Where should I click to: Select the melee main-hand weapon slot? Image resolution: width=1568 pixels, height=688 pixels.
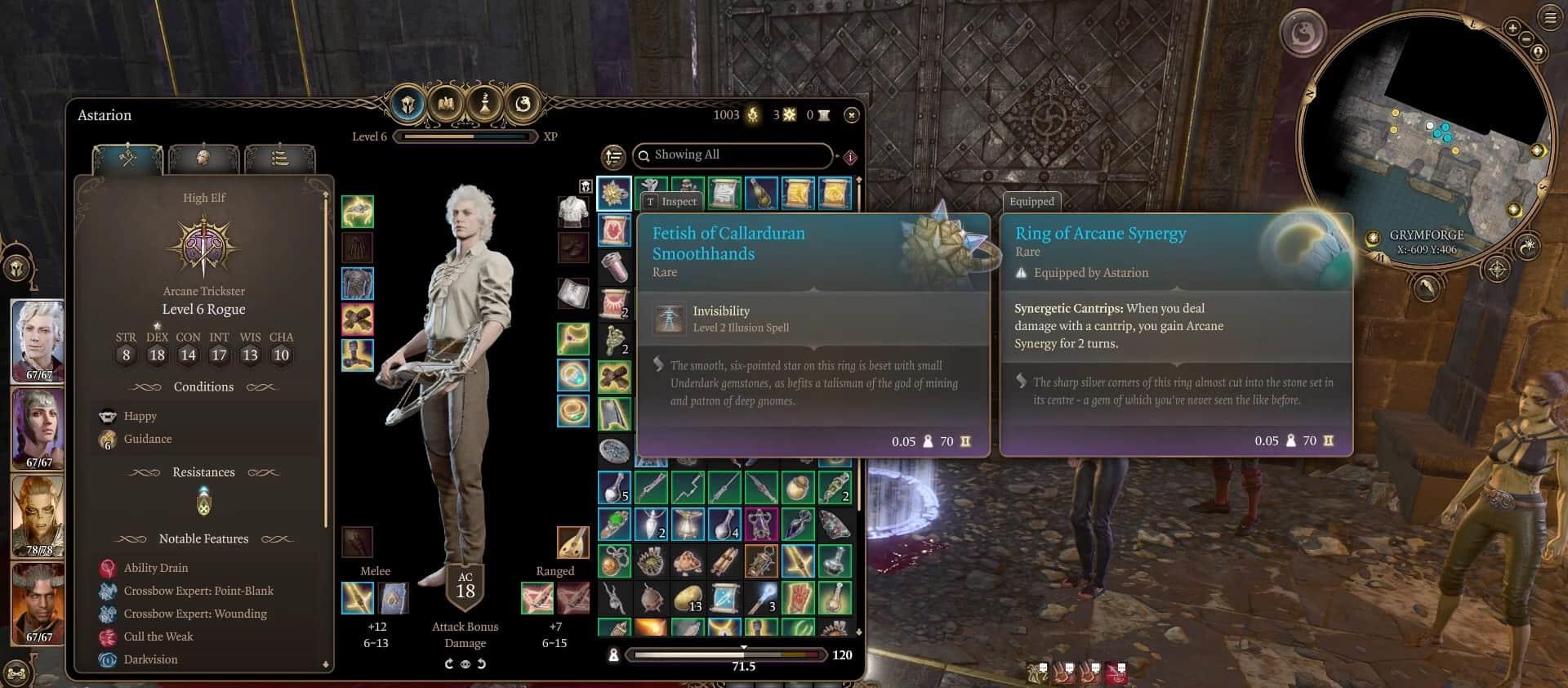[x=357, y=598]
